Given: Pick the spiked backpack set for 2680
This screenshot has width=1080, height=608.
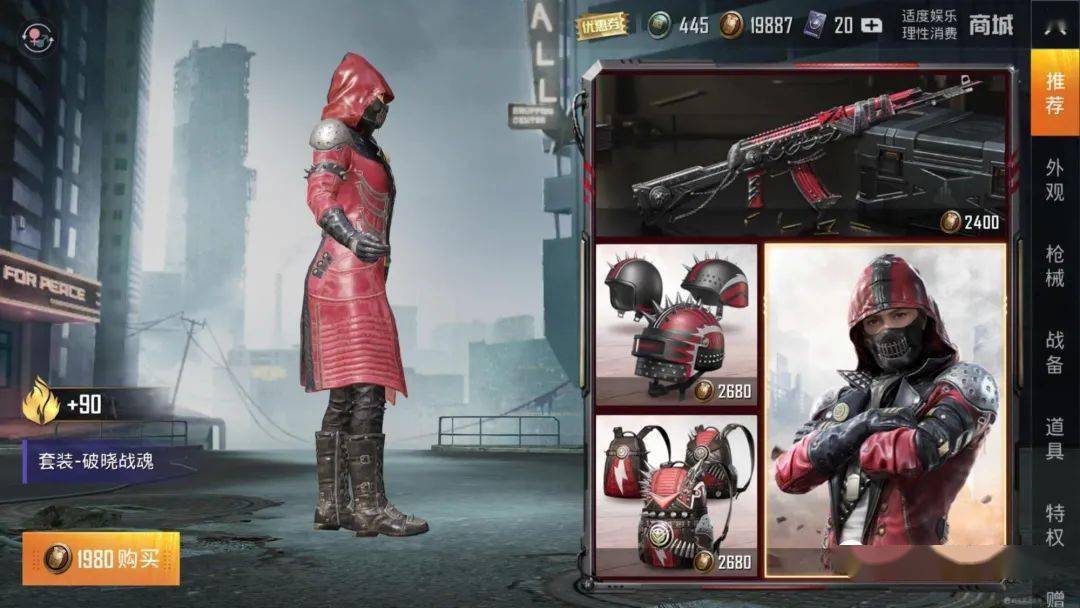Looking at the screenshot, I should pyautogui.click(x=676, y=496).
